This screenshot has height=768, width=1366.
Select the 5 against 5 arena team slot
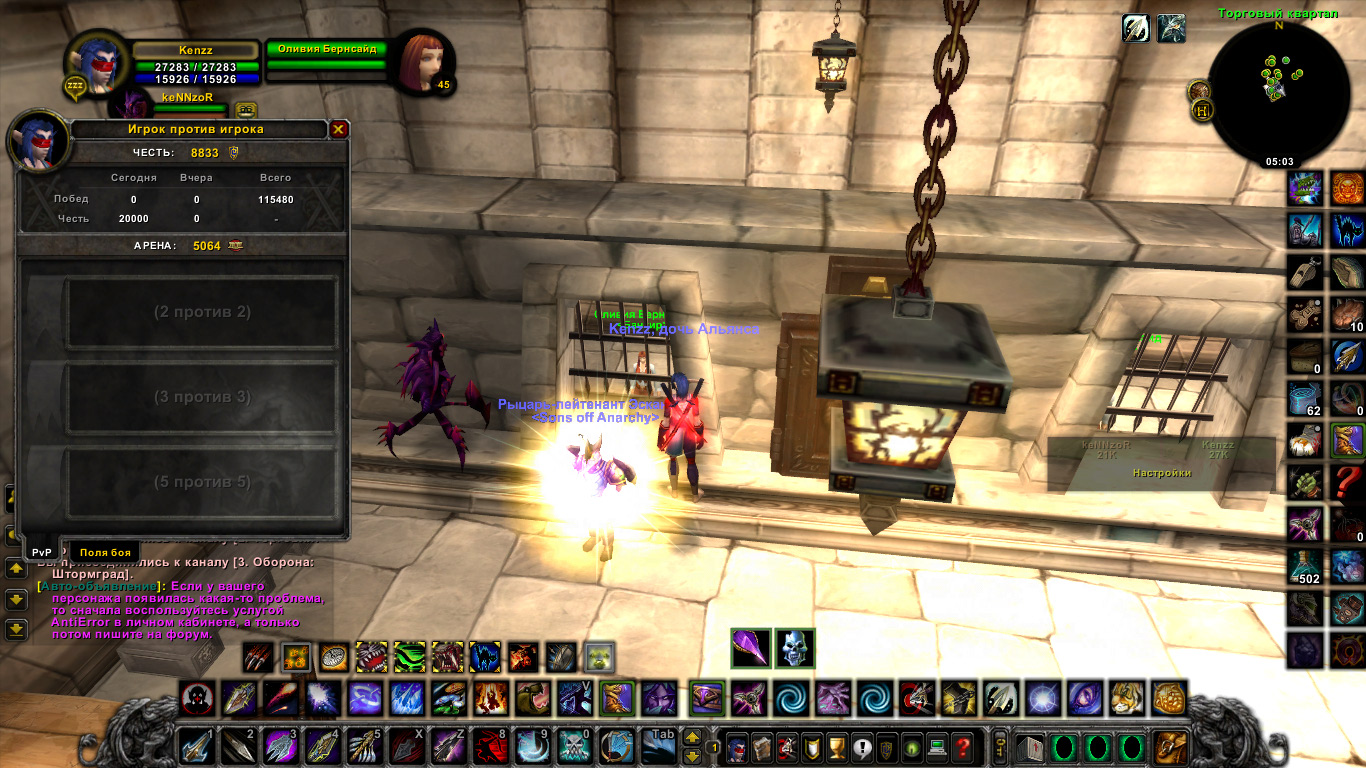(x=201, y=482)
